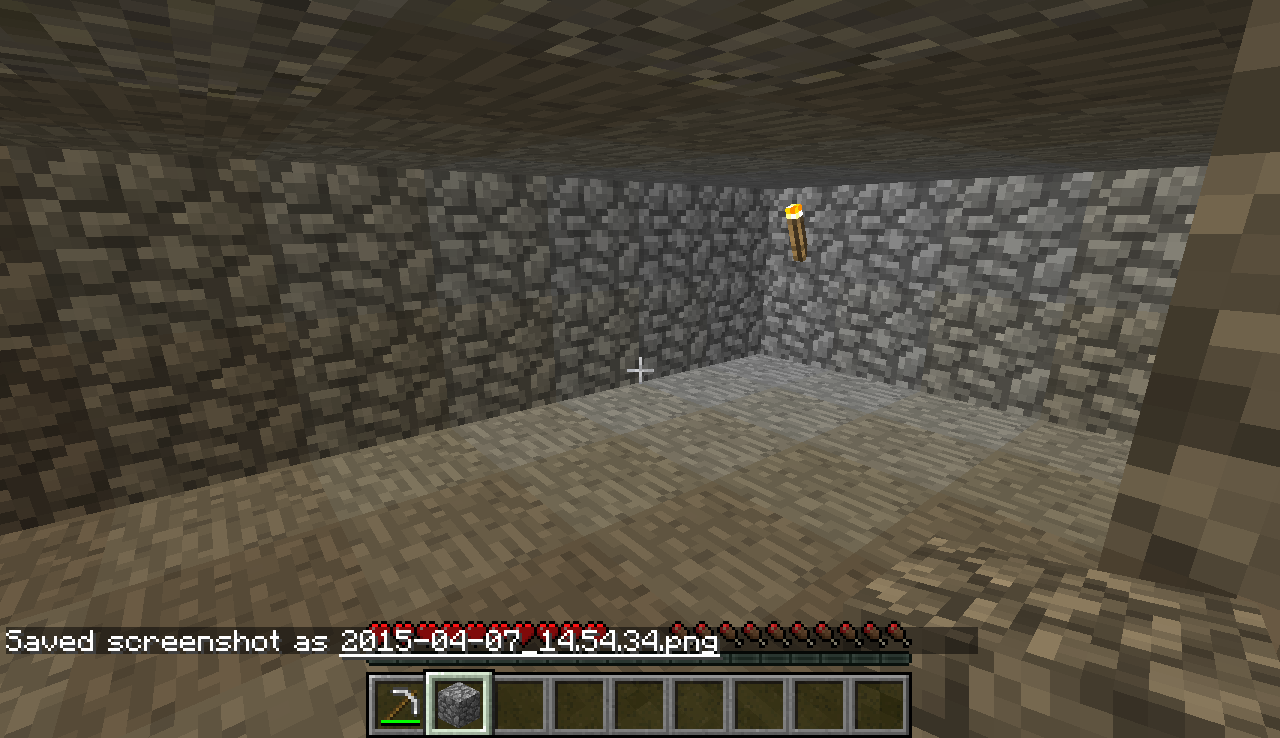Click the crosshair at screen center
The image size is (1280, 738).
[640, 369]
